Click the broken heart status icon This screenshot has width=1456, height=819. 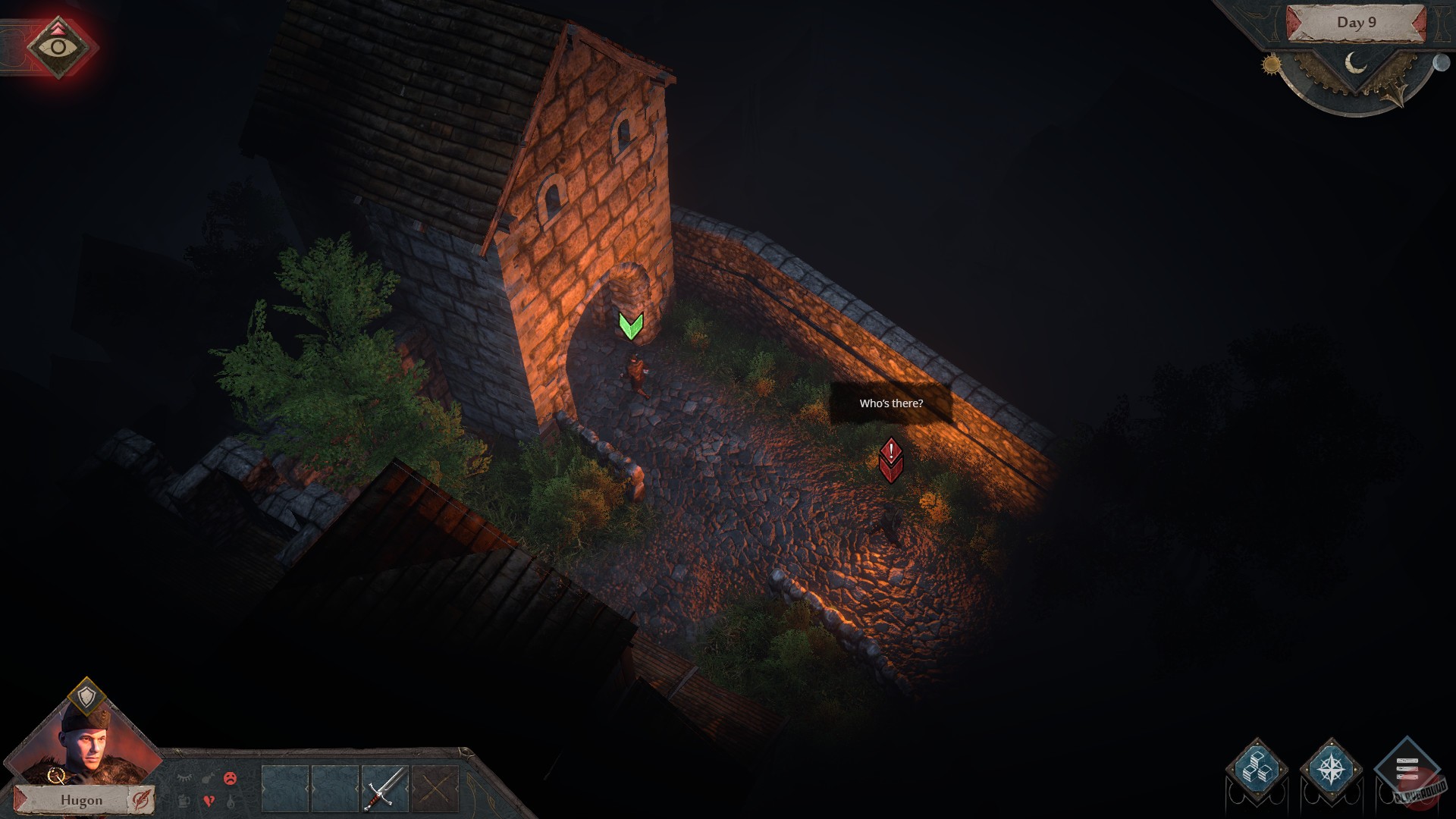pyautogui.click(x=209, y=802)
